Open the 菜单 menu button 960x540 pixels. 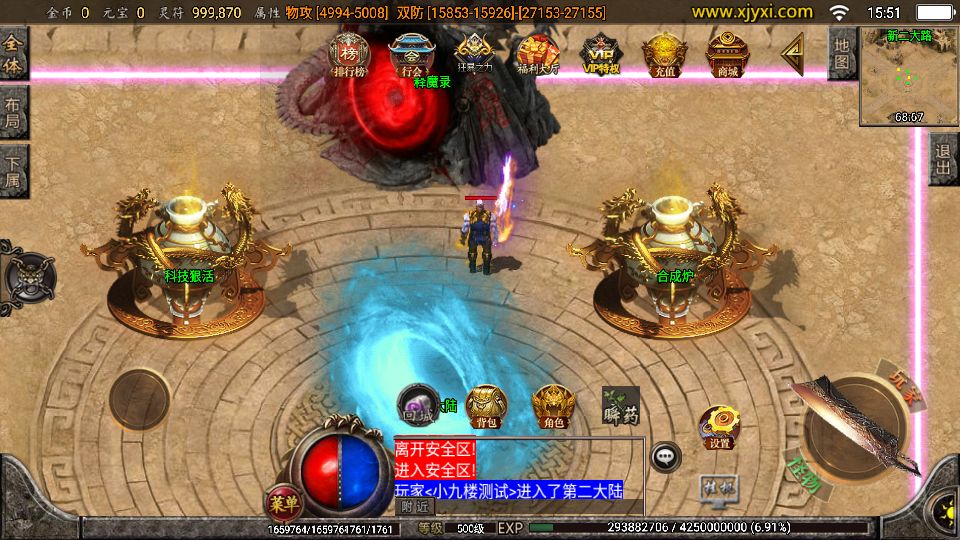pos(284,499)
